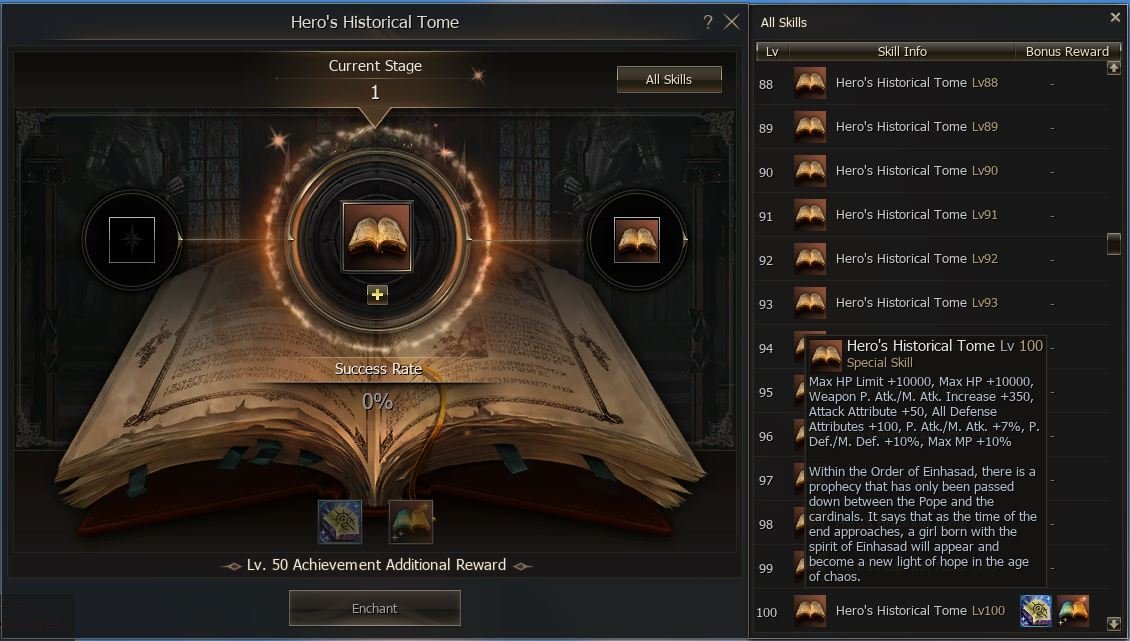Inspect the blue scroll achievement reward icon
Viewport: 1130px width, 641px height.
tap(340, 522)
